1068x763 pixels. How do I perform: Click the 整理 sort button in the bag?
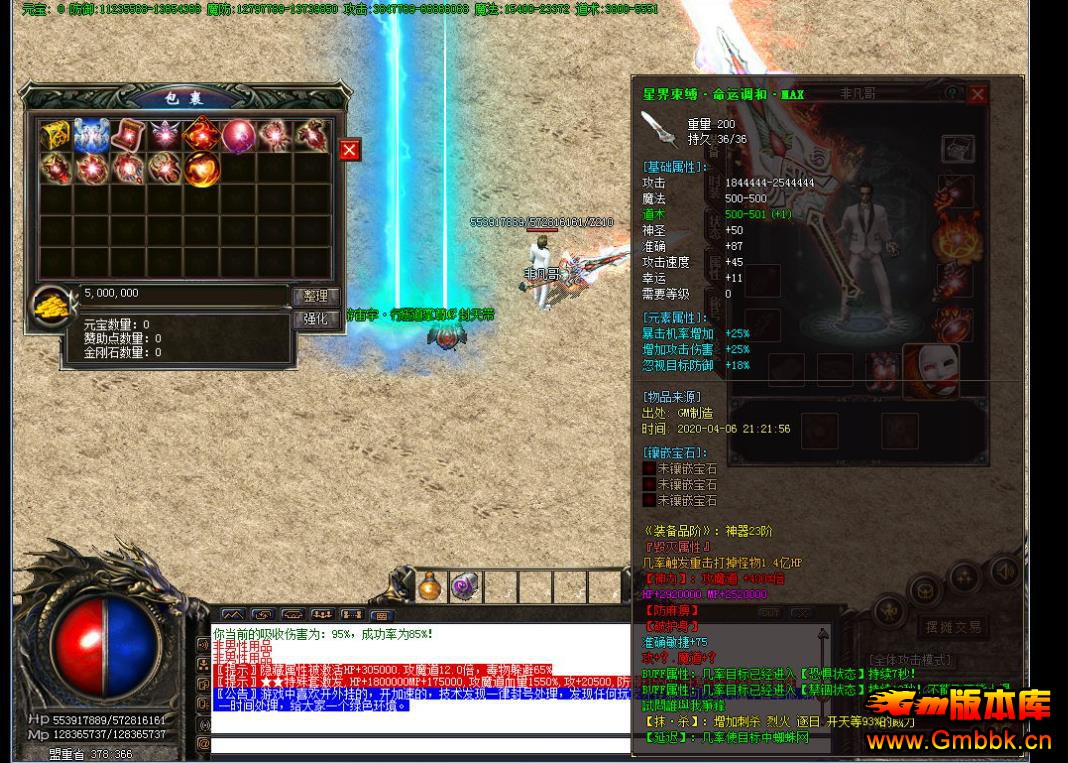tap(315, 296)
